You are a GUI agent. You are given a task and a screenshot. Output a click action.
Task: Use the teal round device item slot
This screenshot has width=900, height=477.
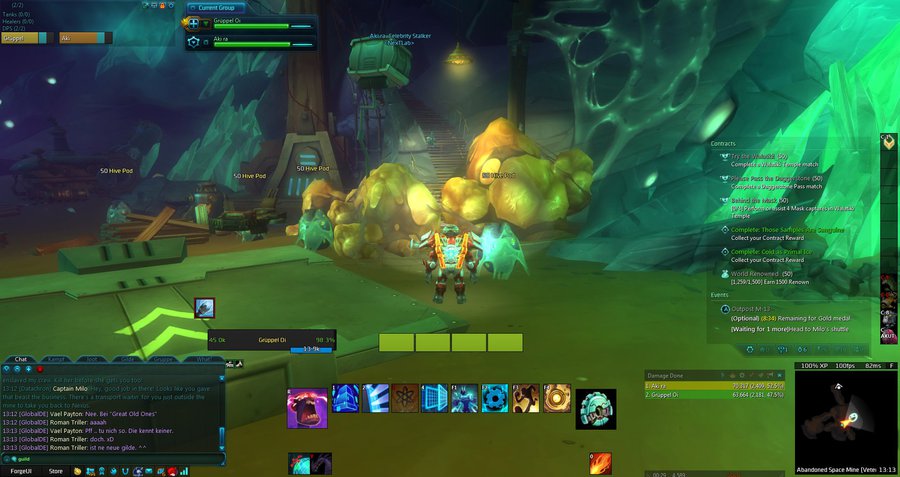[x=595, y=408]
